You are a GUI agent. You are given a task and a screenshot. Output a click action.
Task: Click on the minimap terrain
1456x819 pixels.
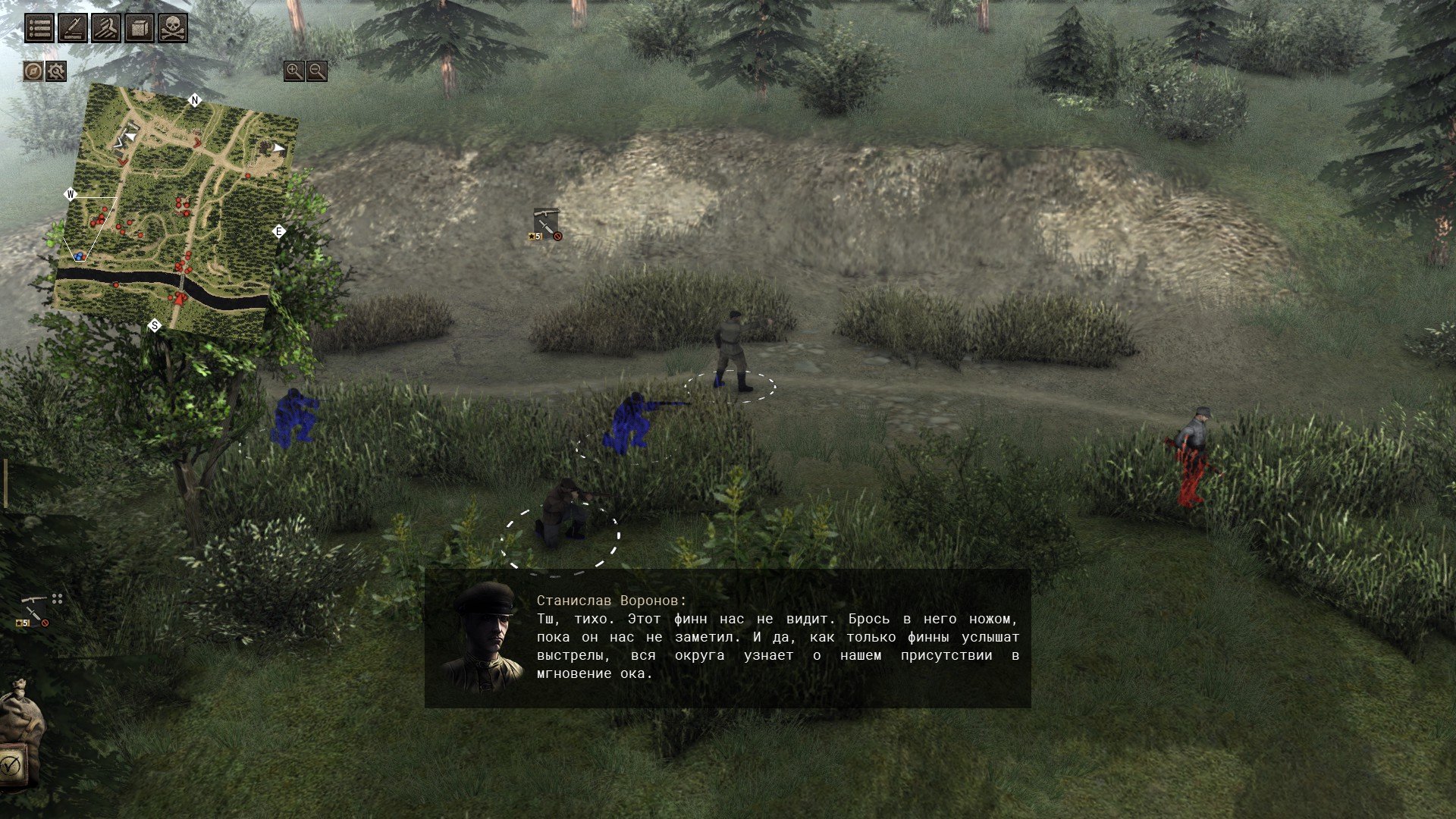click(x=174, y=212)
